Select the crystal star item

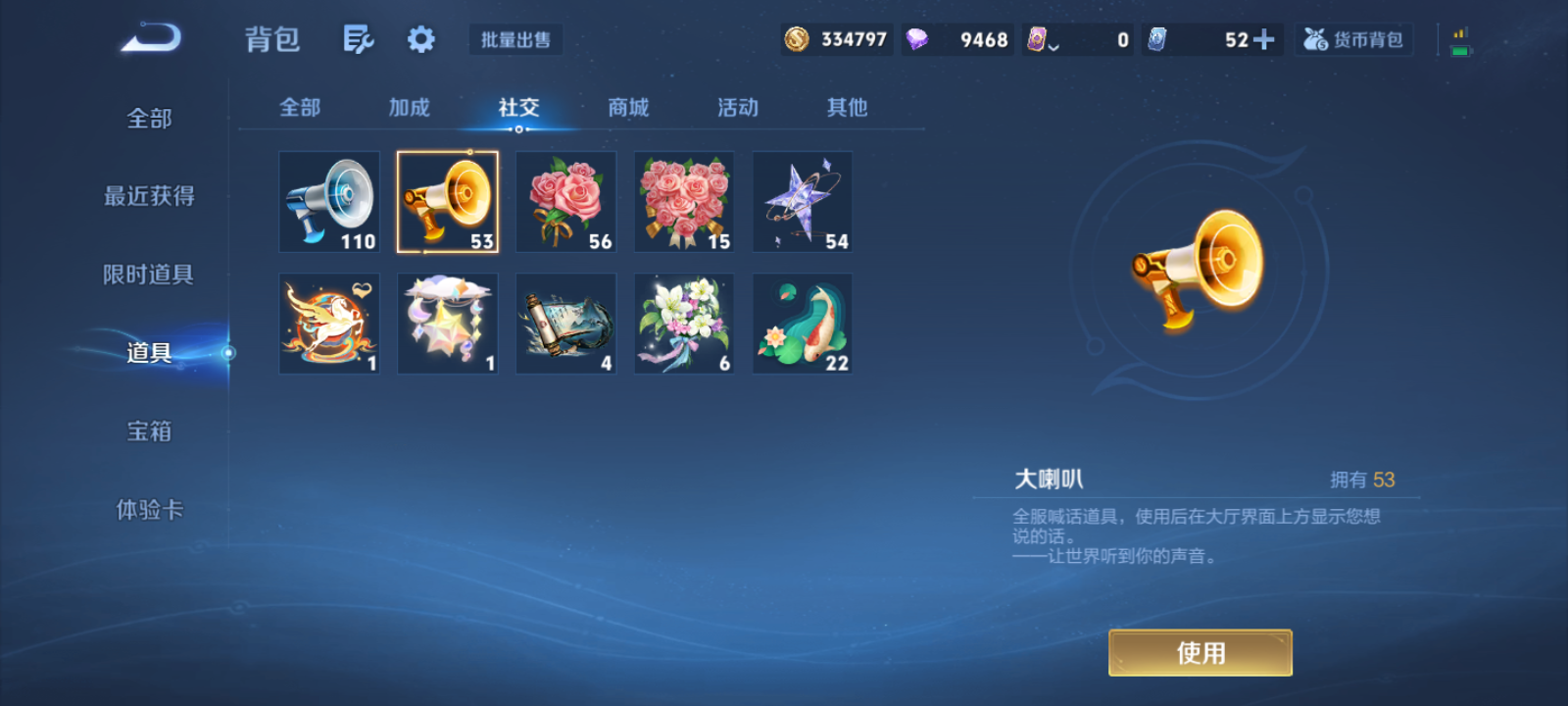(802, 201)
